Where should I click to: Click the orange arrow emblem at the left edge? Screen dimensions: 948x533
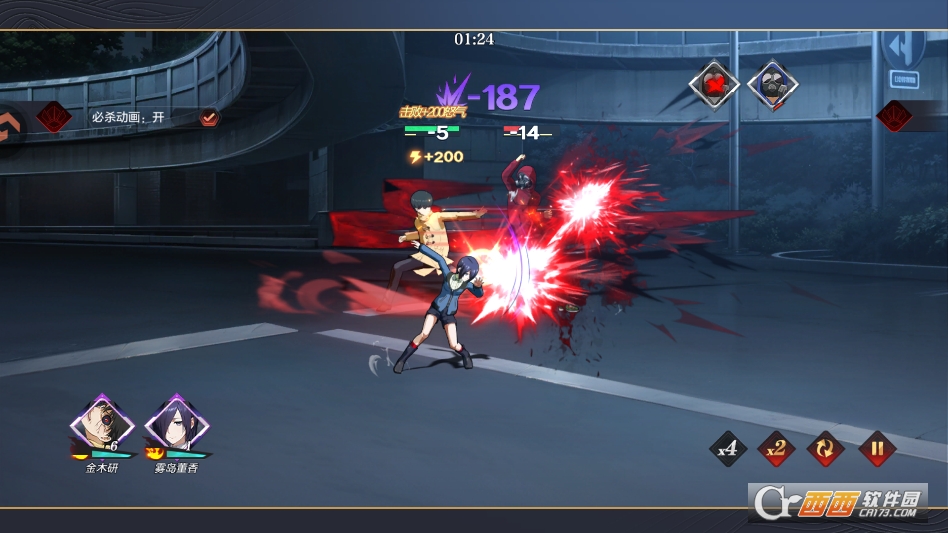point(10,126)
